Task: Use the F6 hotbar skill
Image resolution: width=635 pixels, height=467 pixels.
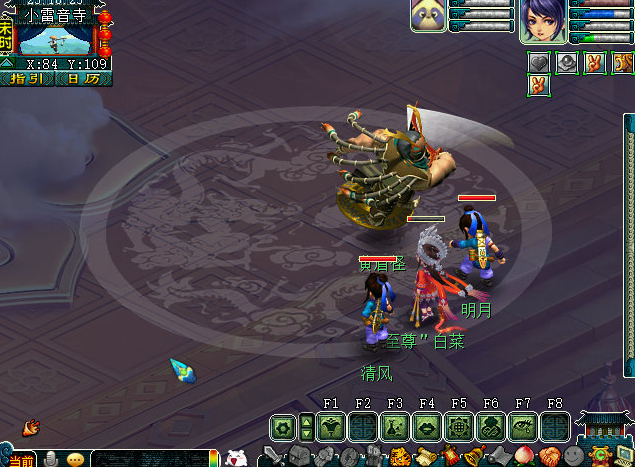Action: [491, 427]
